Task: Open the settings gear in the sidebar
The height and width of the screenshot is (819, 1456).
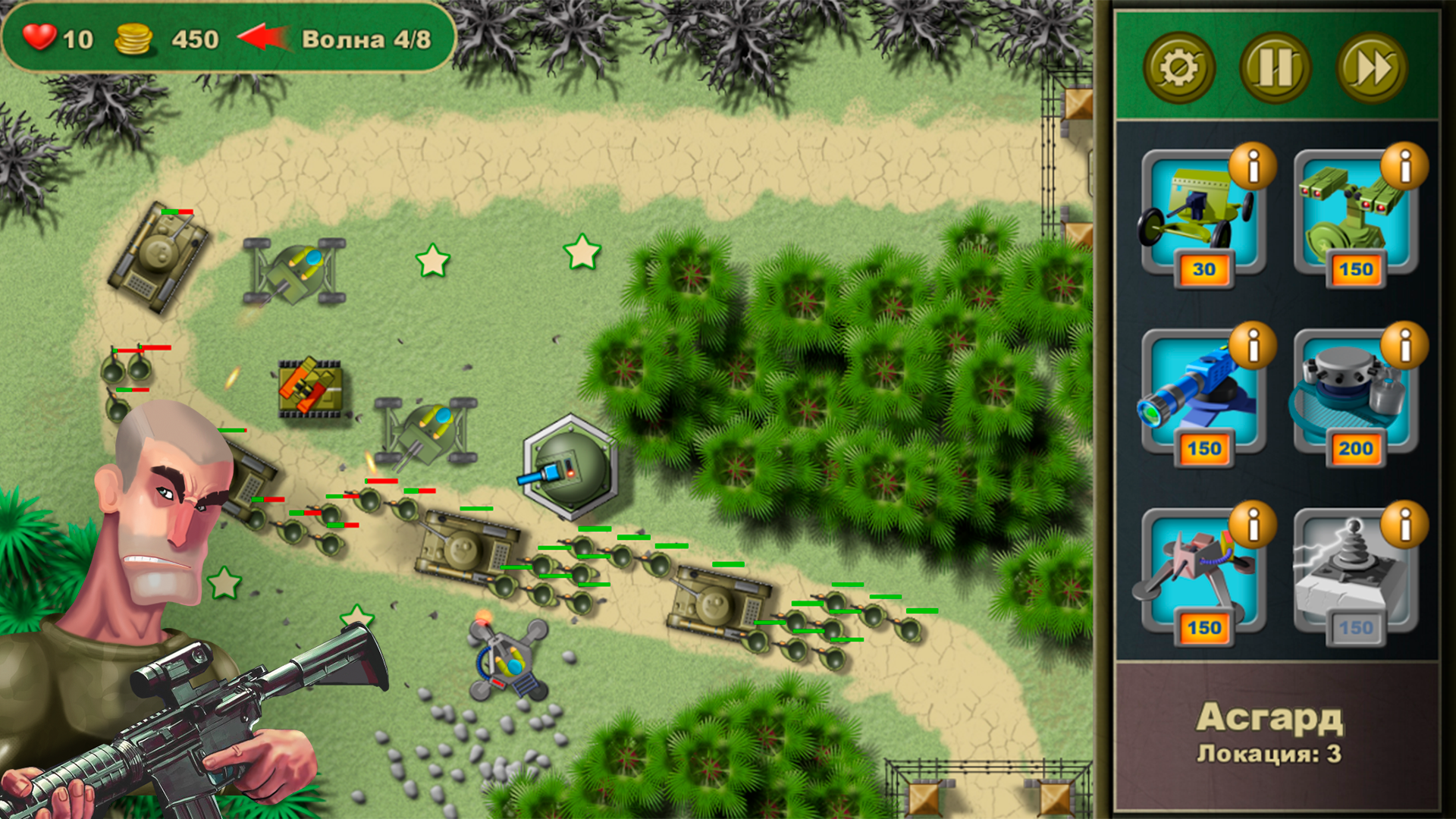Action: (x=1178, y=67)
